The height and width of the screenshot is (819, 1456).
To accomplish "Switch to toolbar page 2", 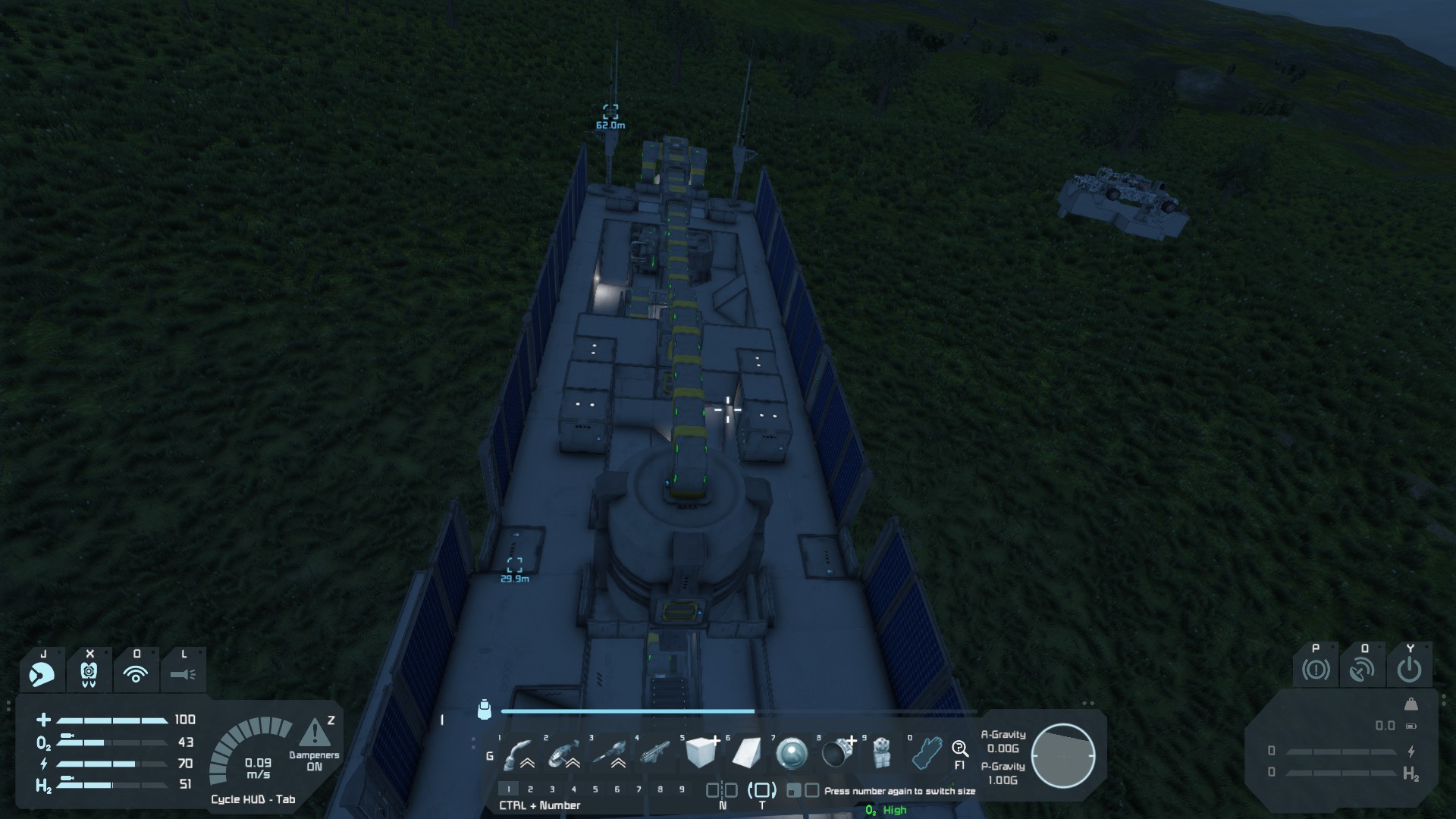I will pos(530,789).
